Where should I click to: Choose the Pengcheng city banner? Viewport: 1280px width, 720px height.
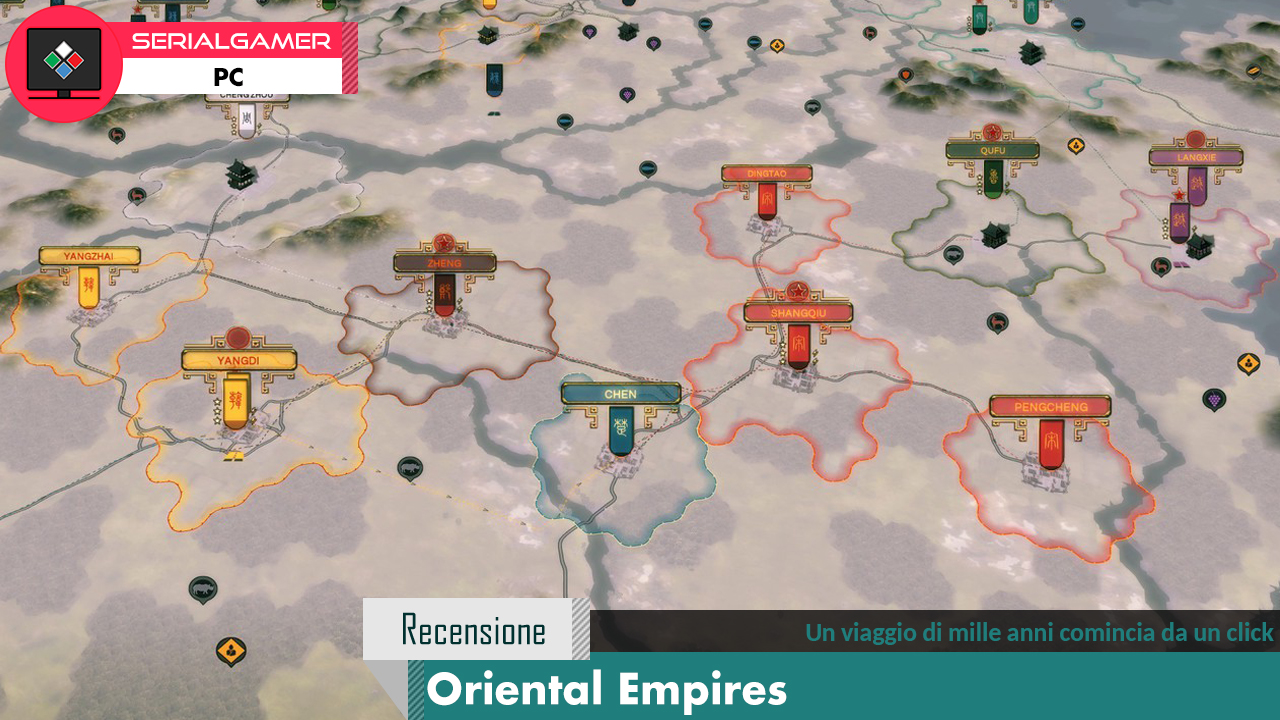click(1050, 407)
